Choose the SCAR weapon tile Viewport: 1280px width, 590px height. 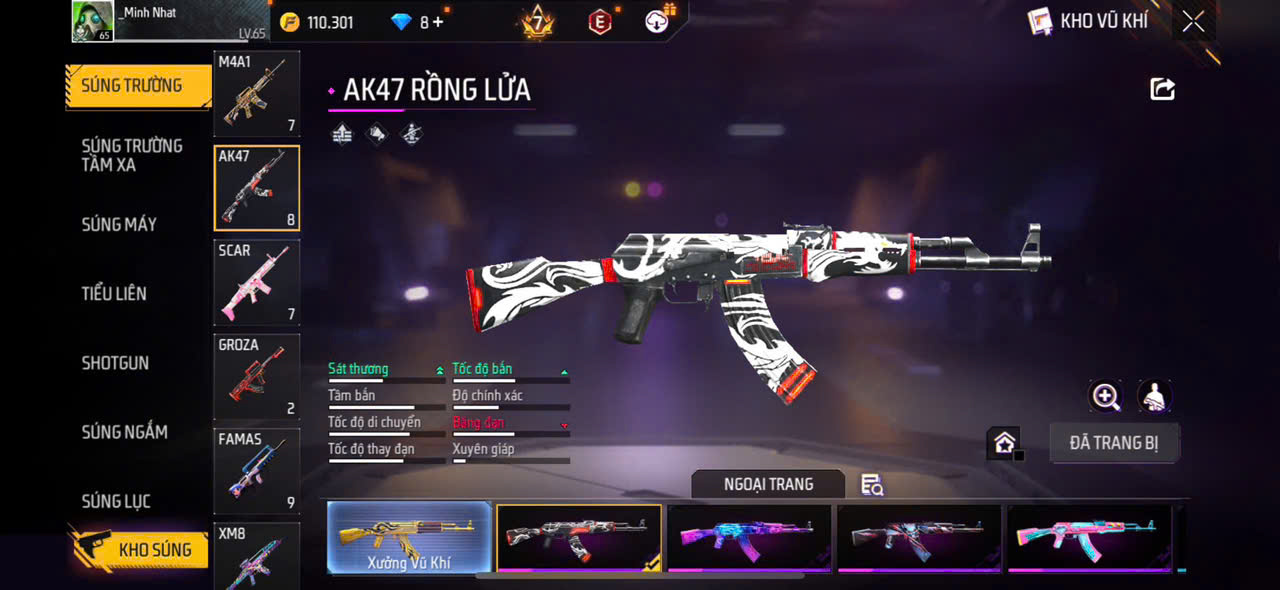(256, 282)
